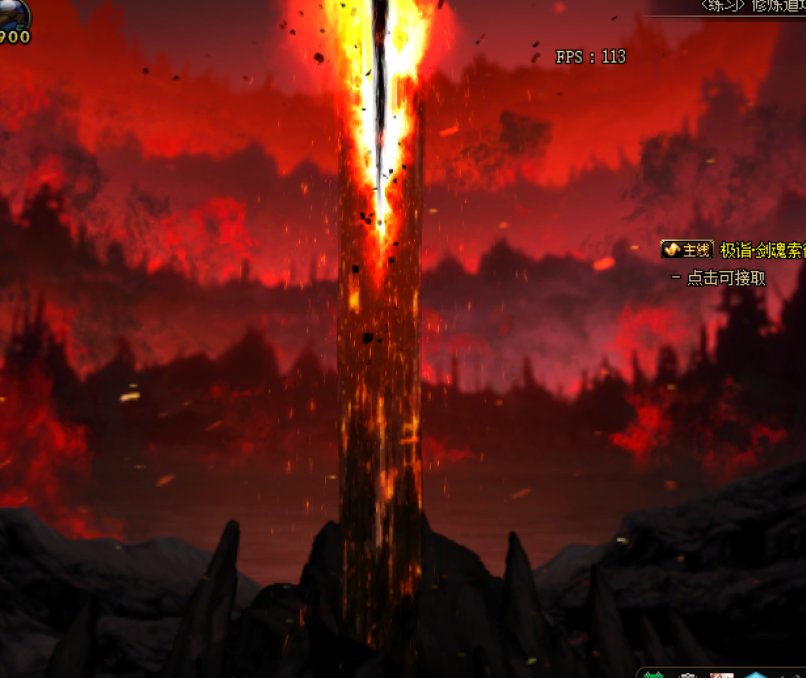
Task: Click the 点击可接取 quest prompt
Action: (x=725, y=278)
